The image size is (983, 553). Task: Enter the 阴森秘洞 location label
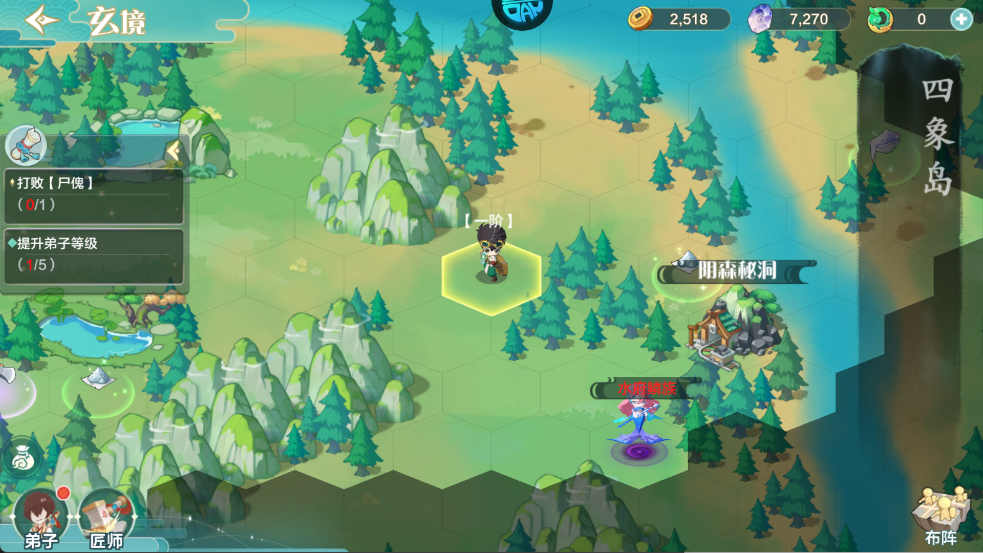738,270
